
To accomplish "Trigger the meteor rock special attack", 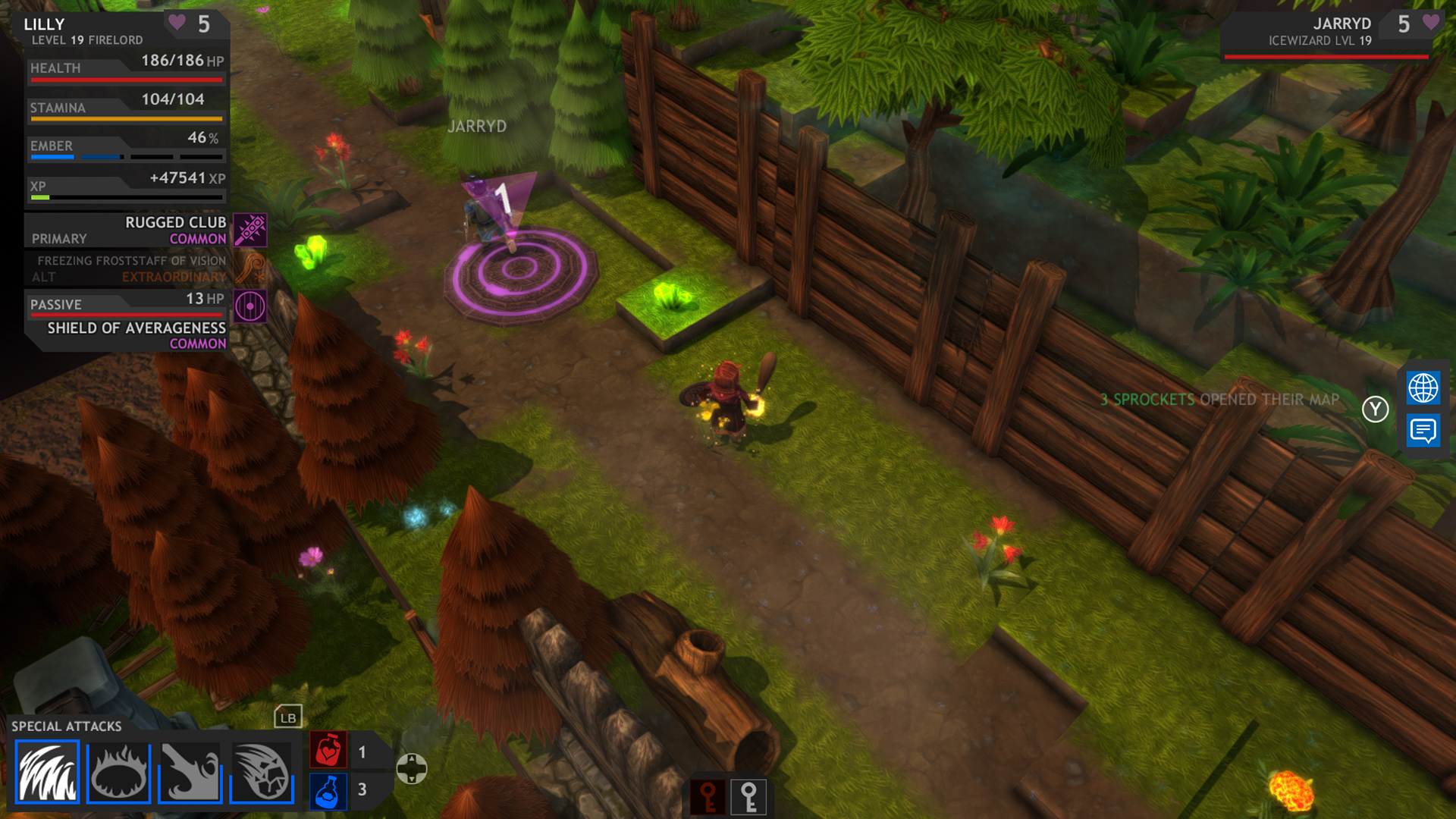I will [262, 773].
